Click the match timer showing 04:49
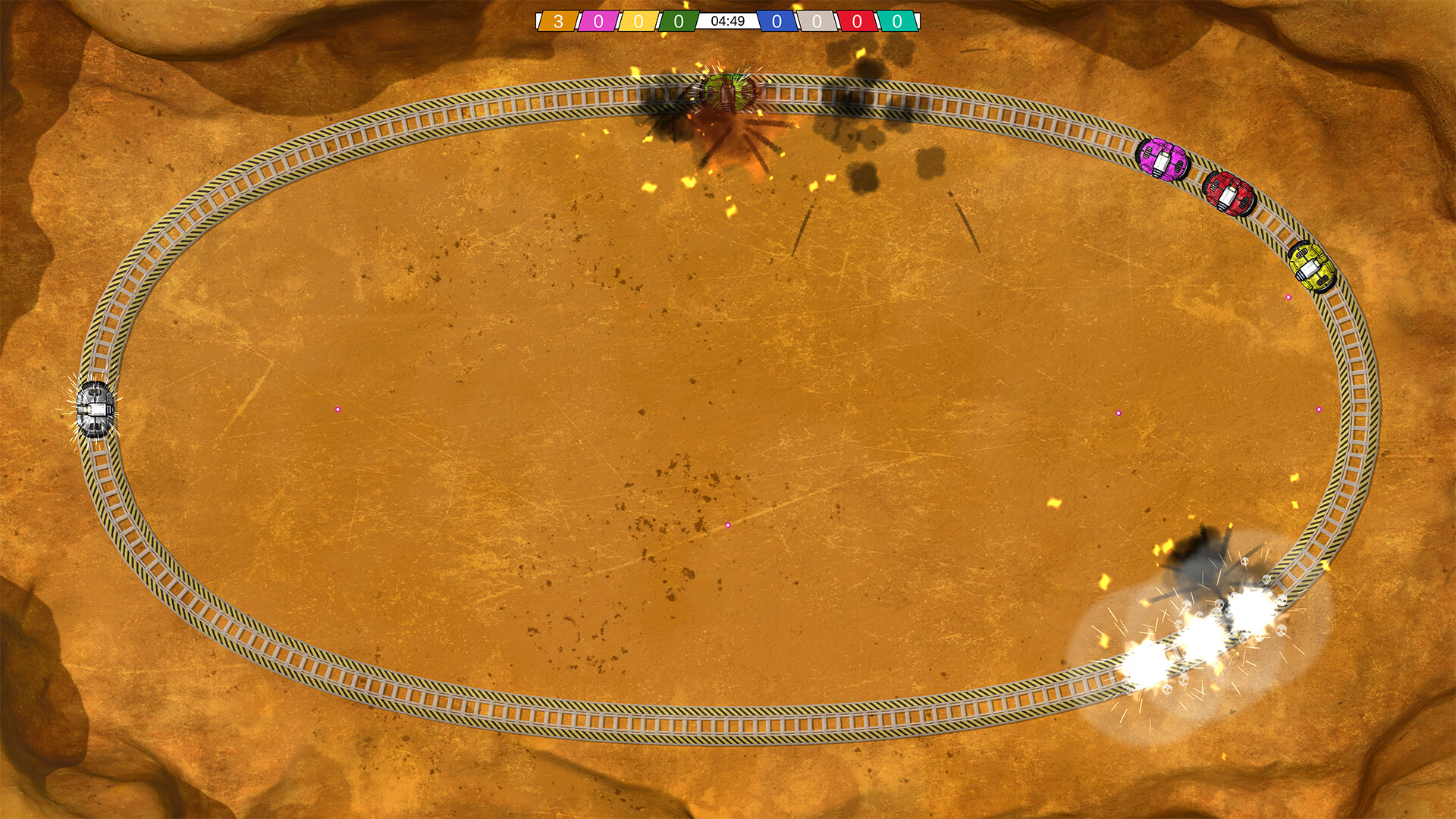 pyautogui.click(x=728, y=20)
